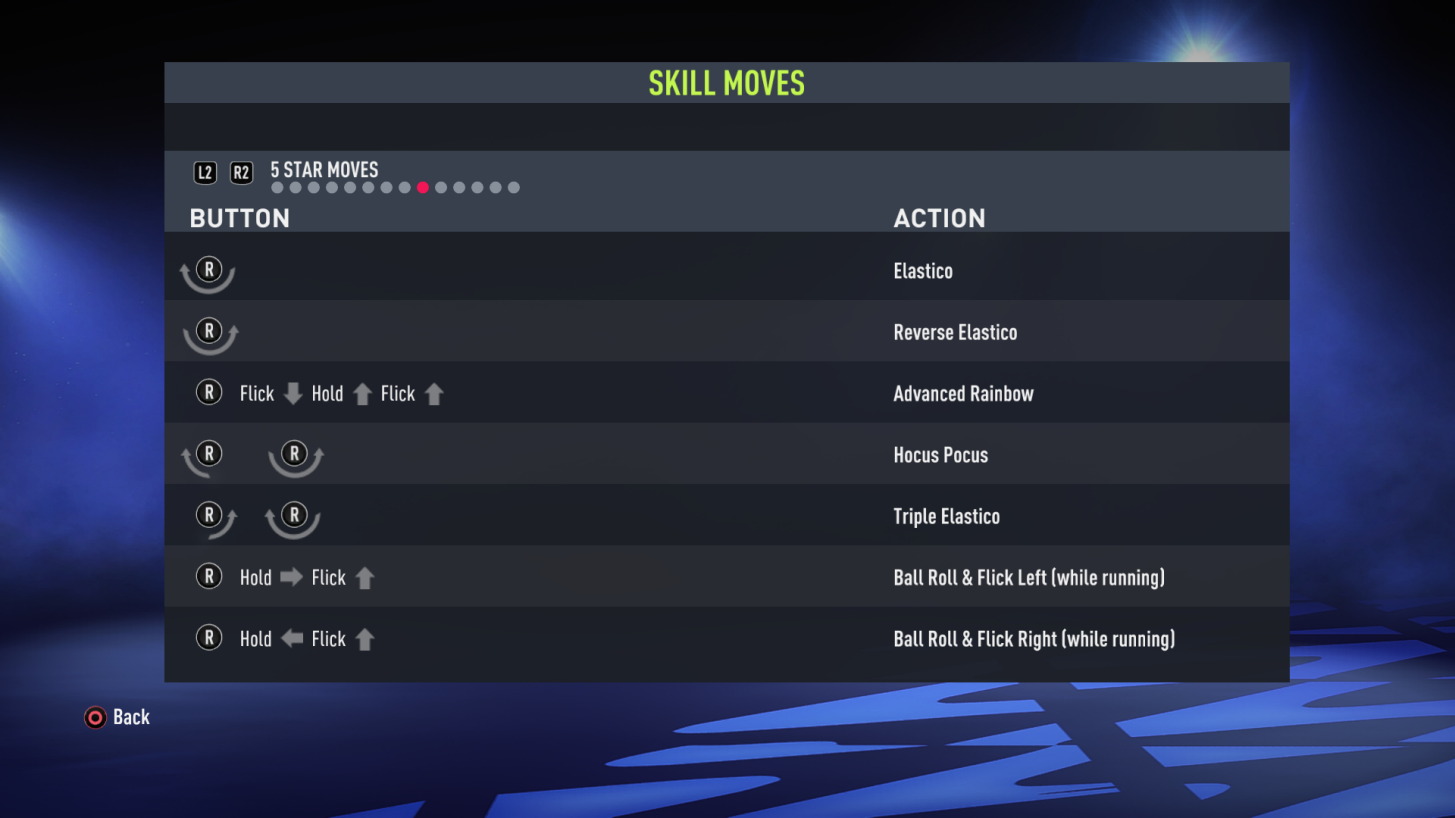Image resolution: width=1455 pixels, height=818 pixels.
Task: Select the active red pagination dot
Action: coord(422,187)
